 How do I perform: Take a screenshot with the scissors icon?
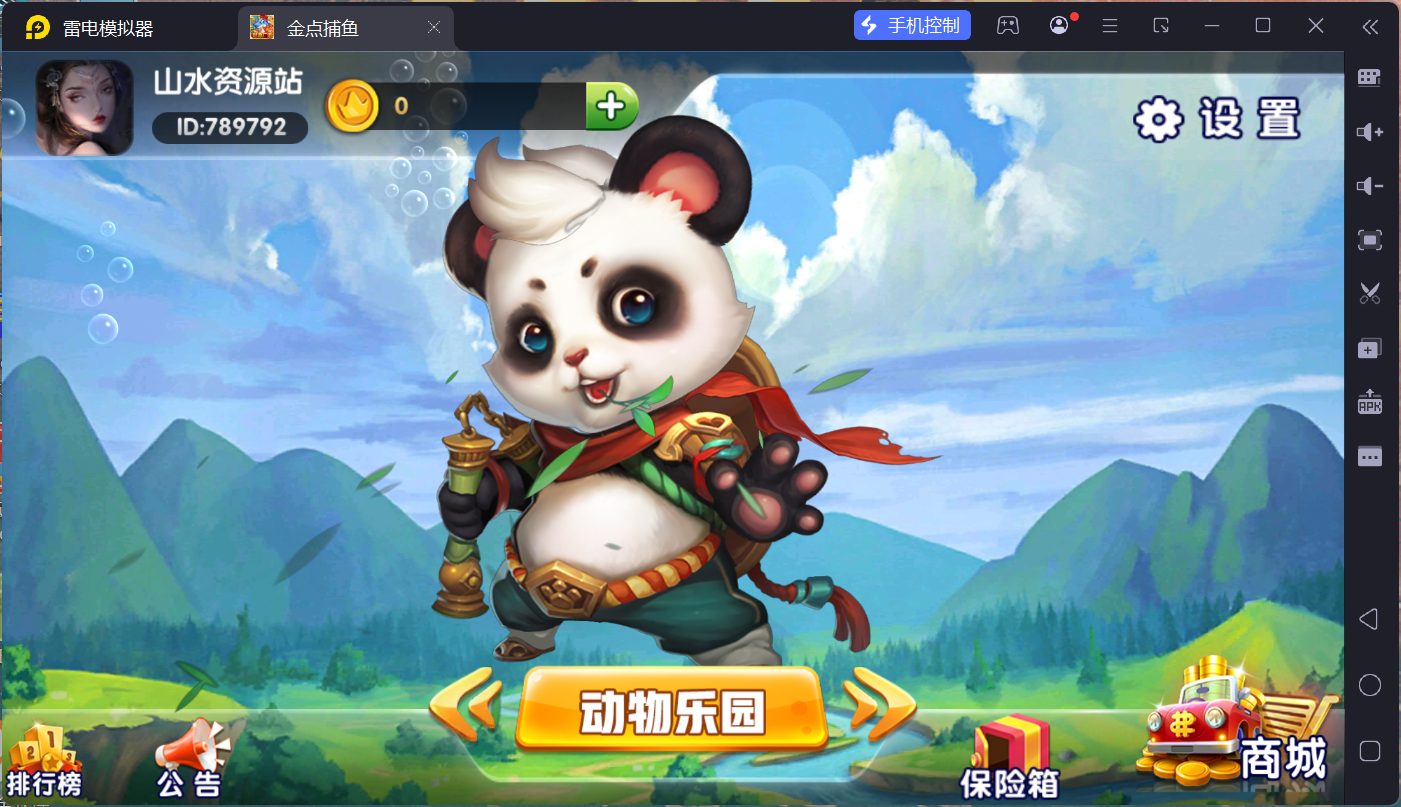click(x=1369, y=293)
